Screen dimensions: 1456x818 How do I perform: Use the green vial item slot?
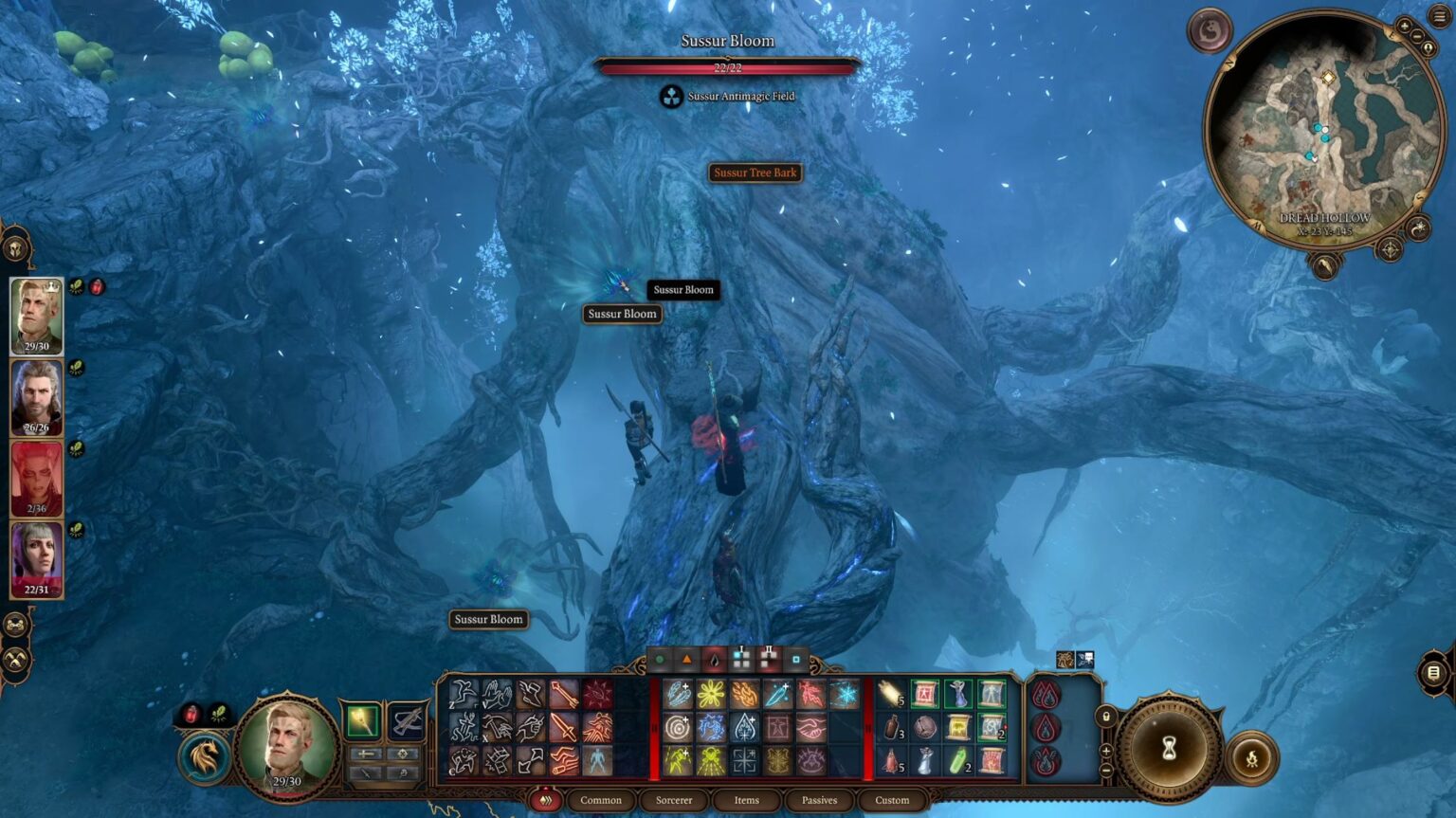coord(957,761)
